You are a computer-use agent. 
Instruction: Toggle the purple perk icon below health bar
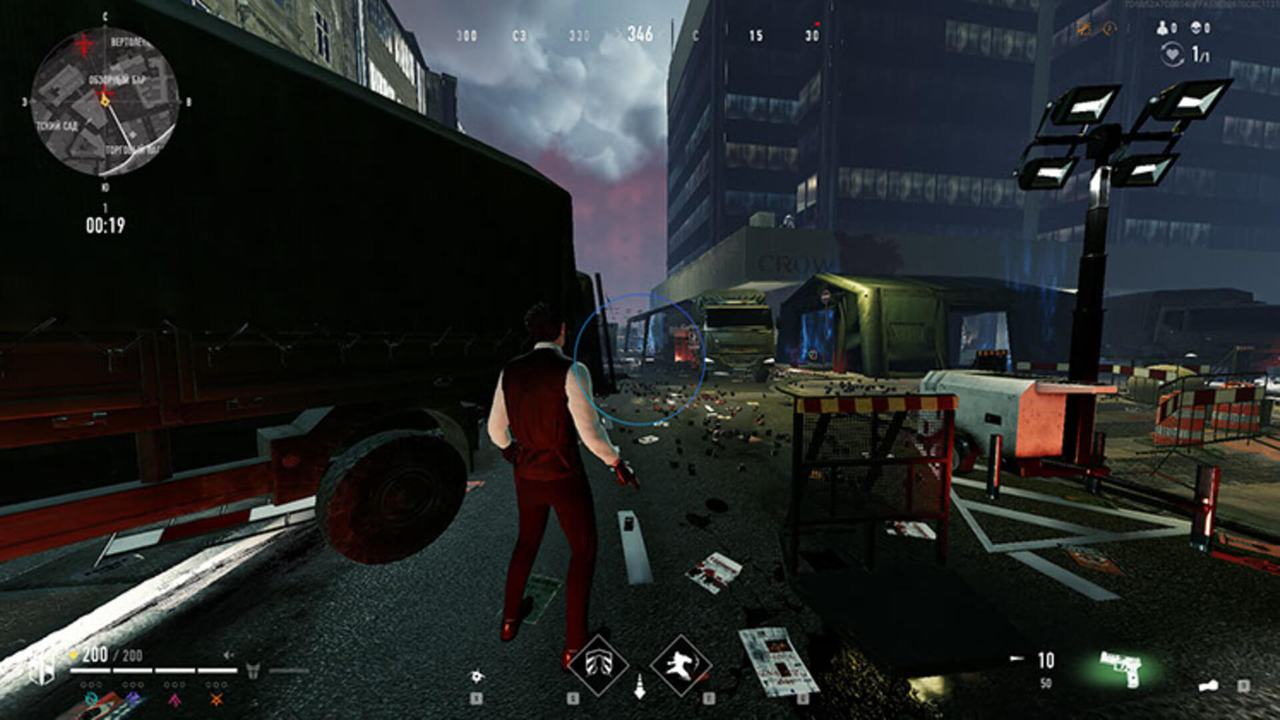point(132,698)
